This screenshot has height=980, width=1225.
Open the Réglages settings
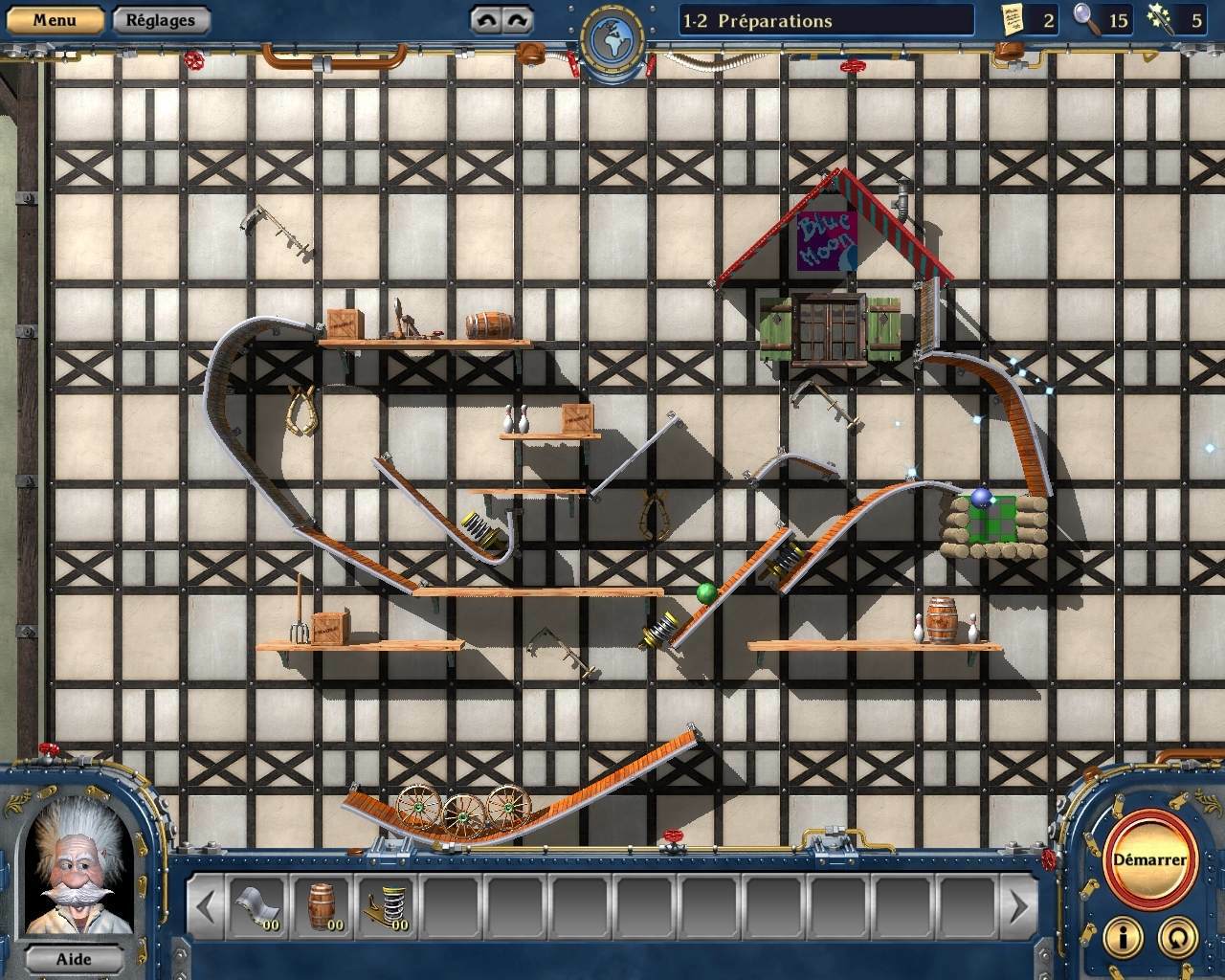[160, 19]
